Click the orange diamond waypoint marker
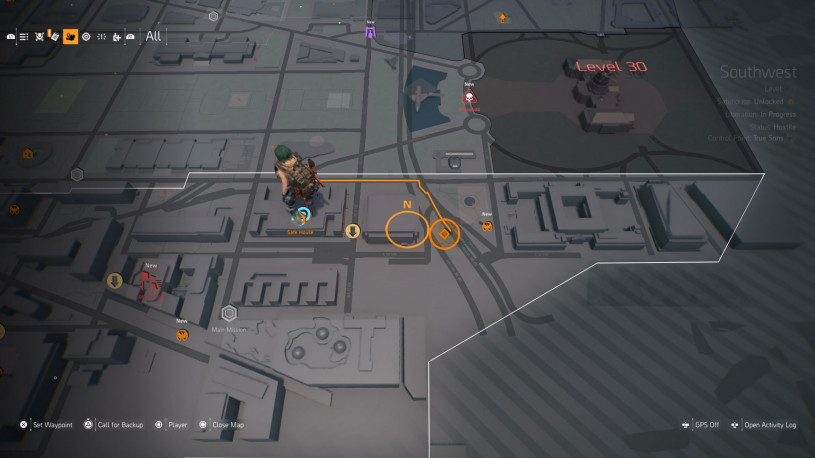815x458 pixels. tap(443, 233)
